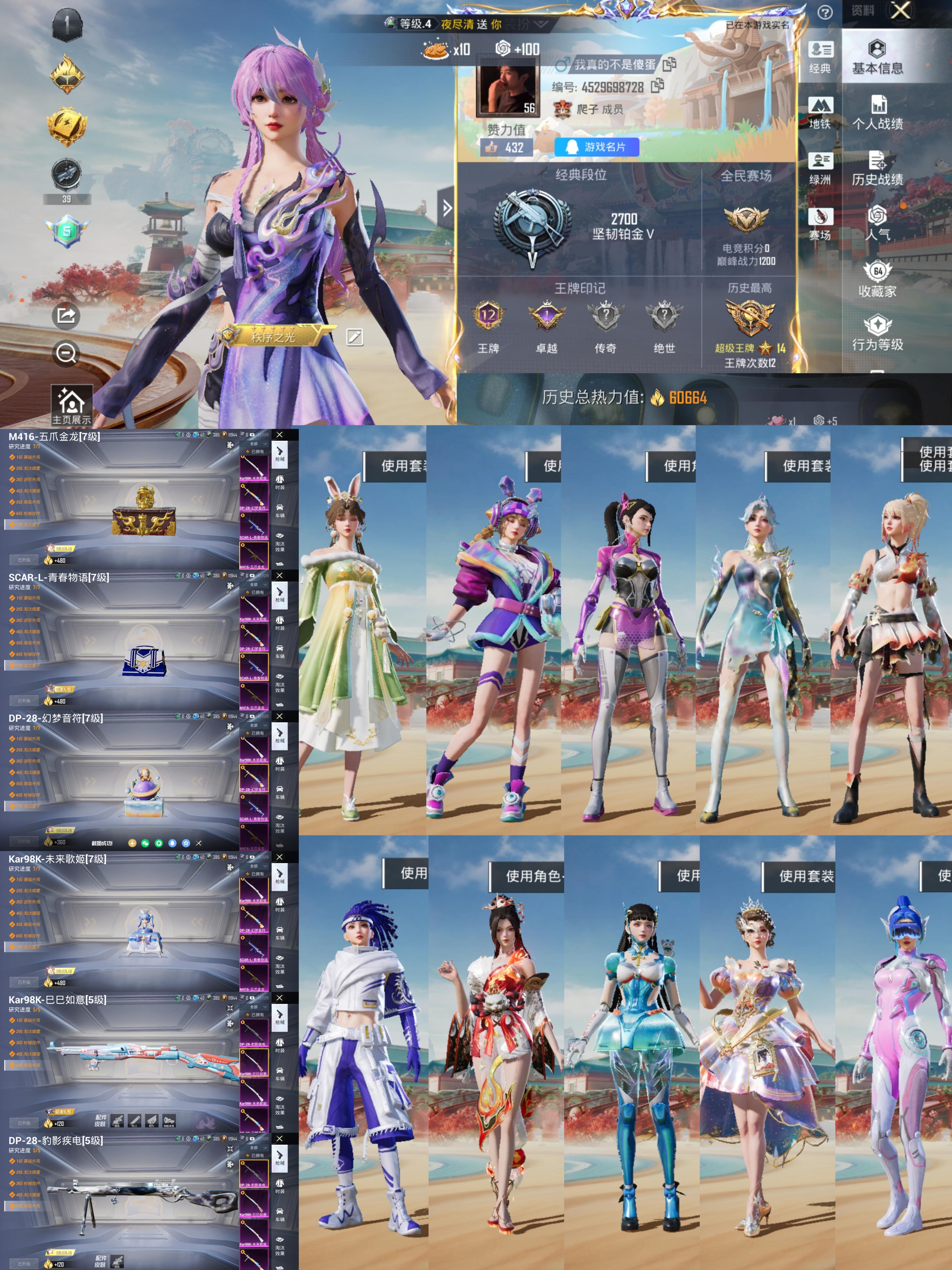Click the help question mark icon
This screenshot has height=1270, width=952.
825,13
